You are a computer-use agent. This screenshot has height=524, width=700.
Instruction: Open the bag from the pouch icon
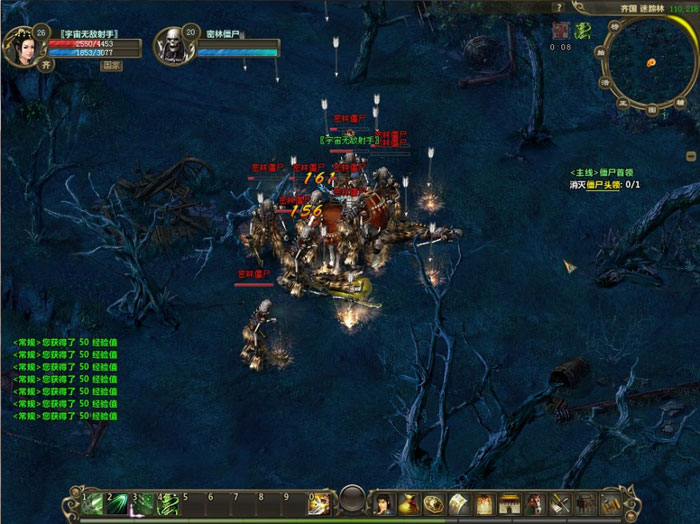tap(408, 502)
